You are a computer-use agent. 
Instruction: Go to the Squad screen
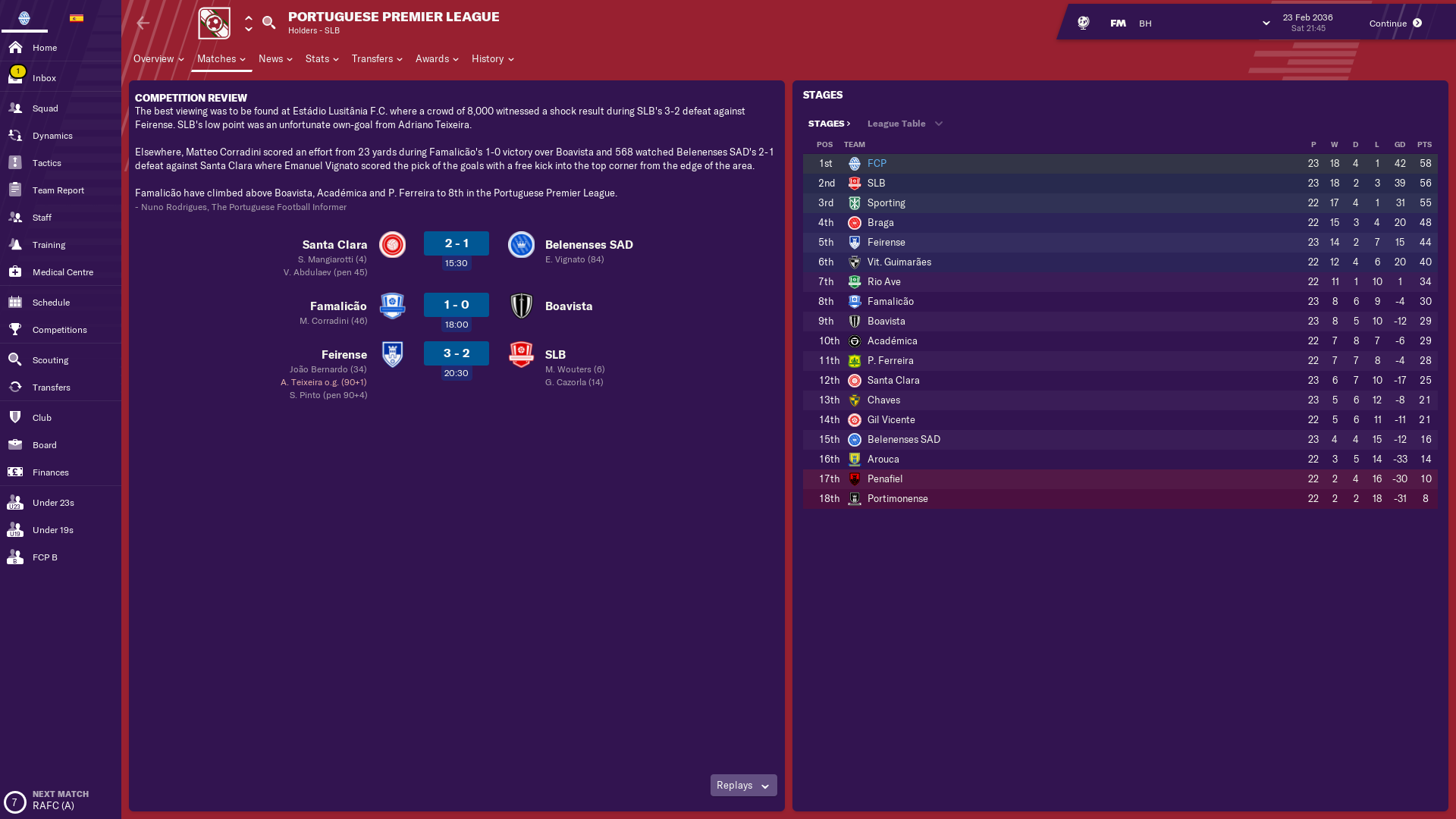pos(45,108)
